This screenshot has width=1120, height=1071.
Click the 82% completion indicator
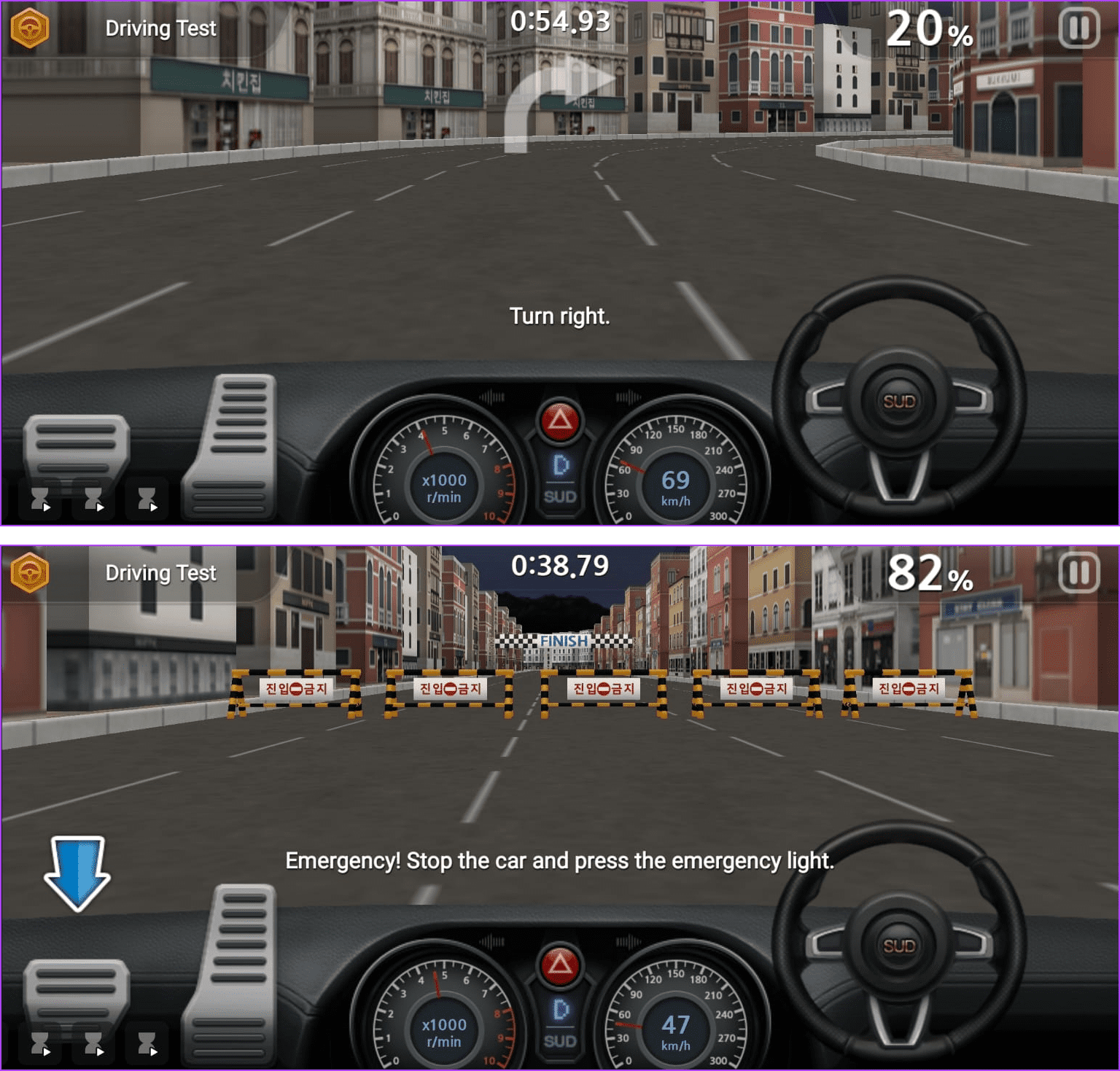(927, 575)
